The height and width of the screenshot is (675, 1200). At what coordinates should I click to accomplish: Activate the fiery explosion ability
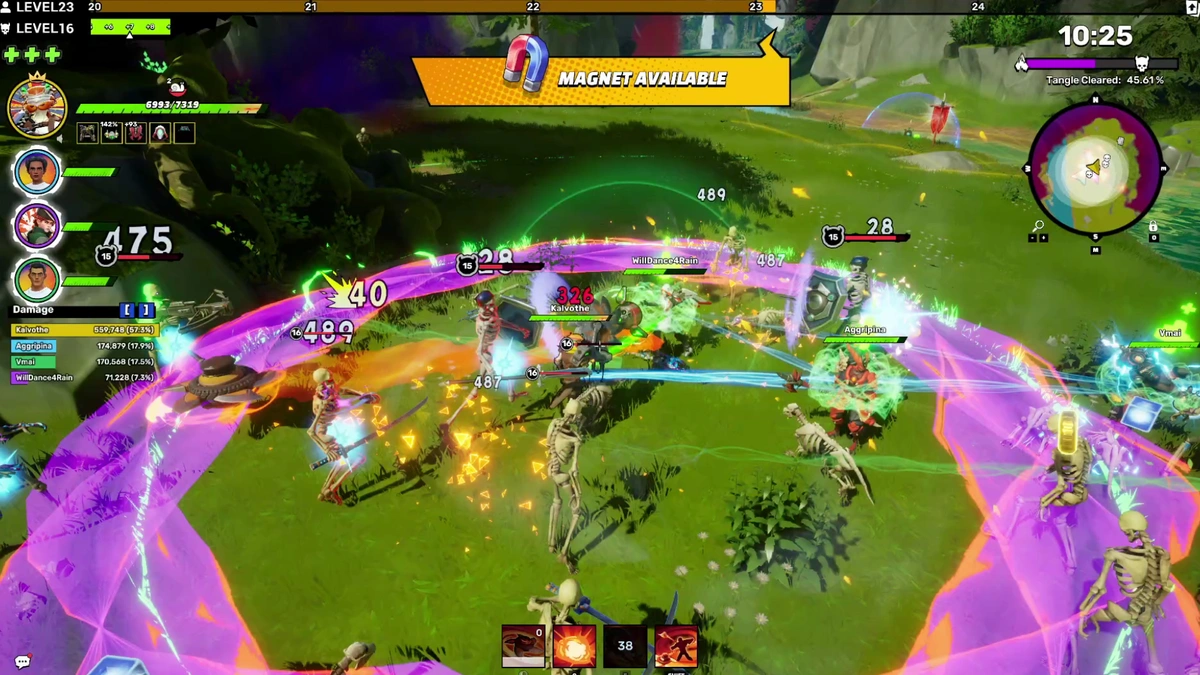click(x=575, y=646)
